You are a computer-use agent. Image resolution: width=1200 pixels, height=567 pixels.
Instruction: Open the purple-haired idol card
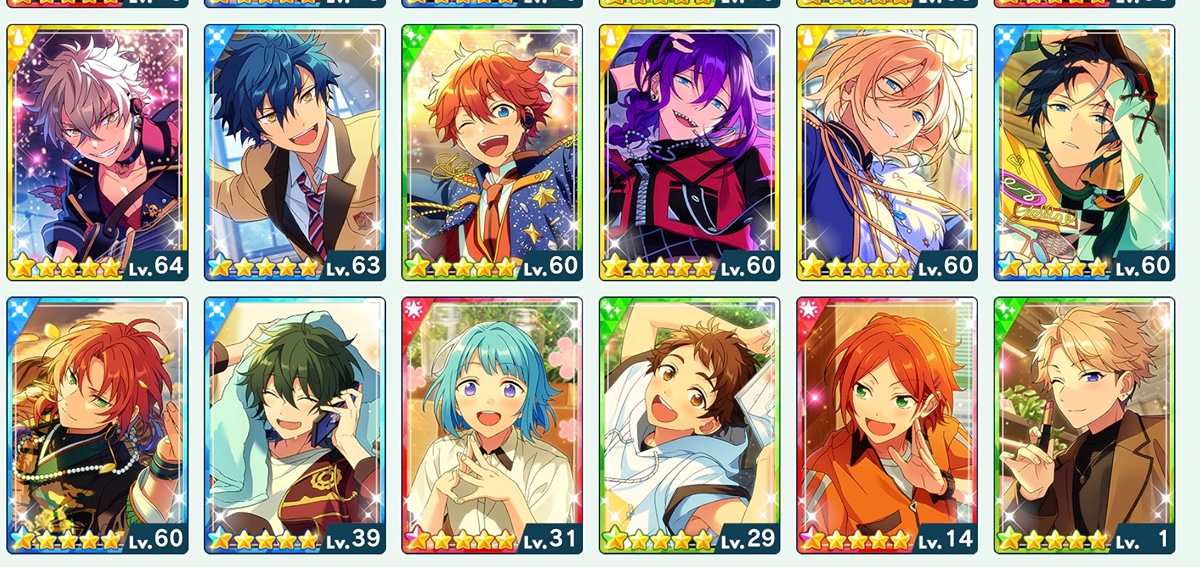(689, 152)
